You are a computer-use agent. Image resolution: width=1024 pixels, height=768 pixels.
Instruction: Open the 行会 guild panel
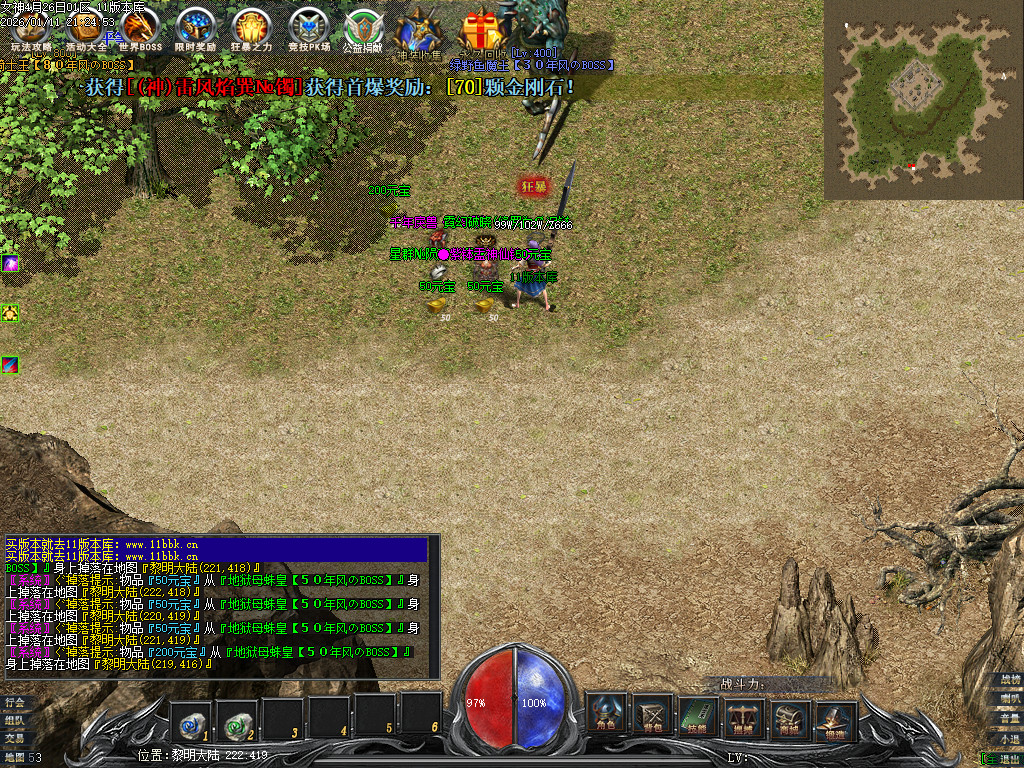click(14, 702)
